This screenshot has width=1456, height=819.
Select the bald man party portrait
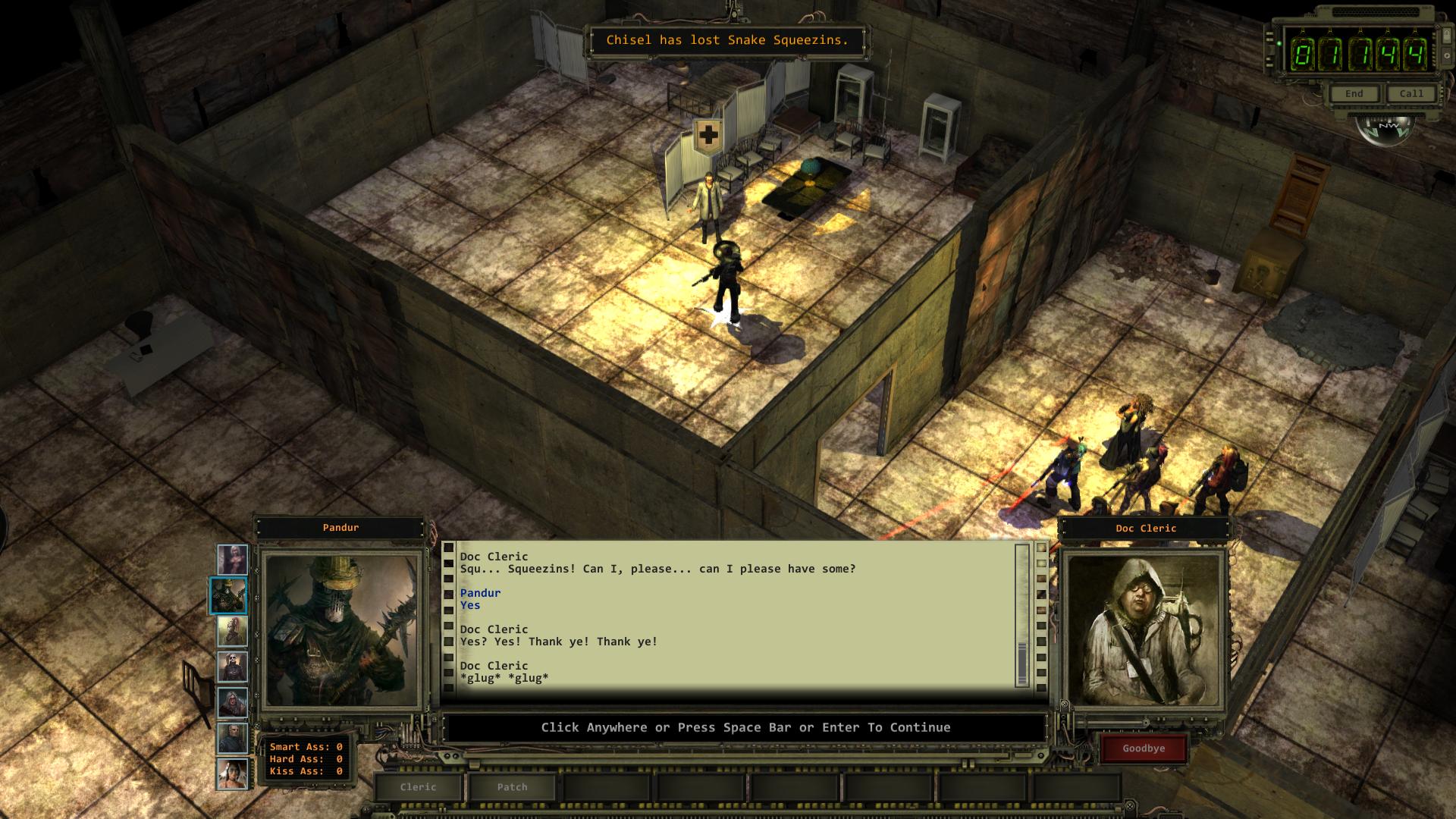232,739
